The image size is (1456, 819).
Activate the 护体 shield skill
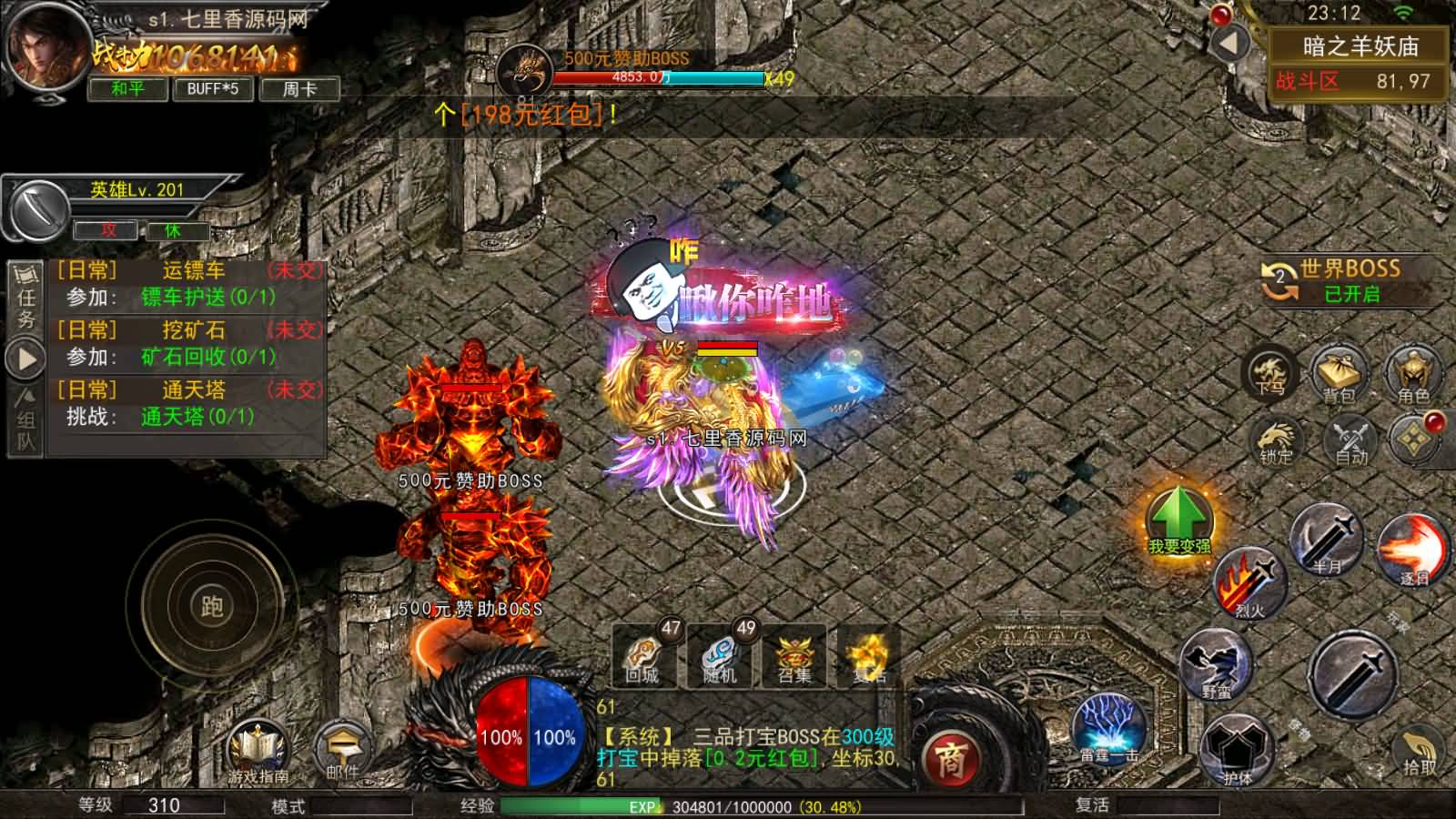point(1236,749)
